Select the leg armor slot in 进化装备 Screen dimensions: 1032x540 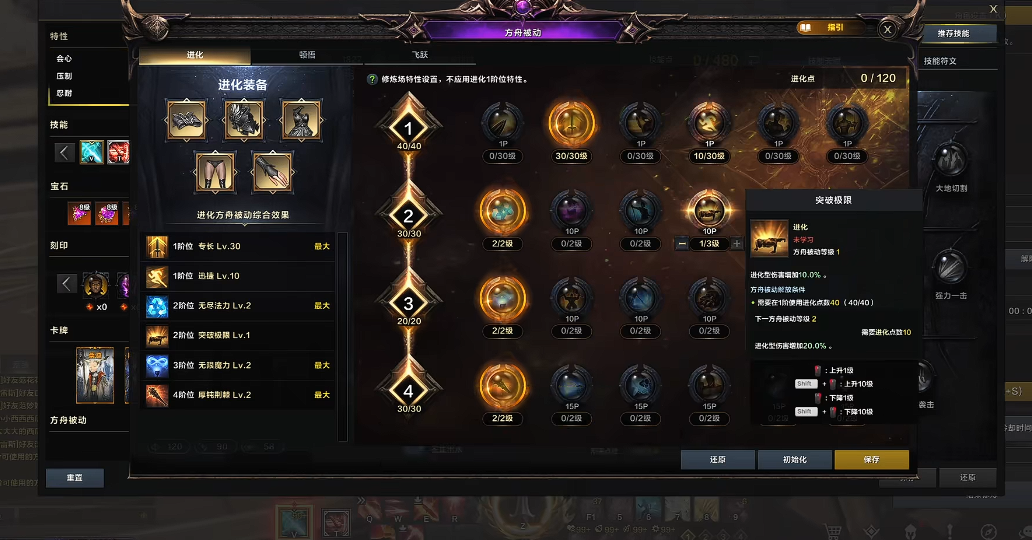coord(215,171)
